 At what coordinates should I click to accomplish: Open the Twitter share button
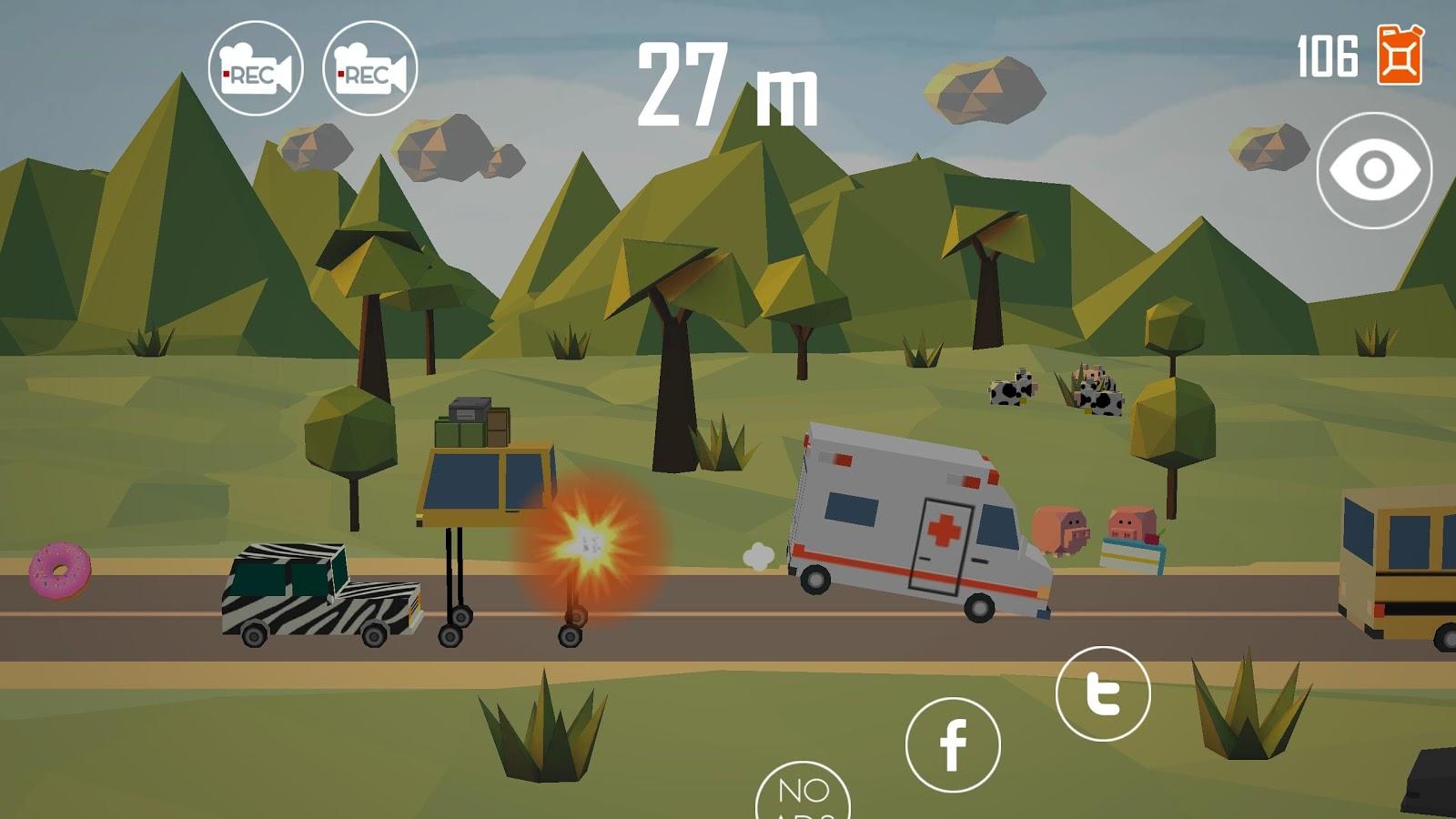pos(1103,693)
